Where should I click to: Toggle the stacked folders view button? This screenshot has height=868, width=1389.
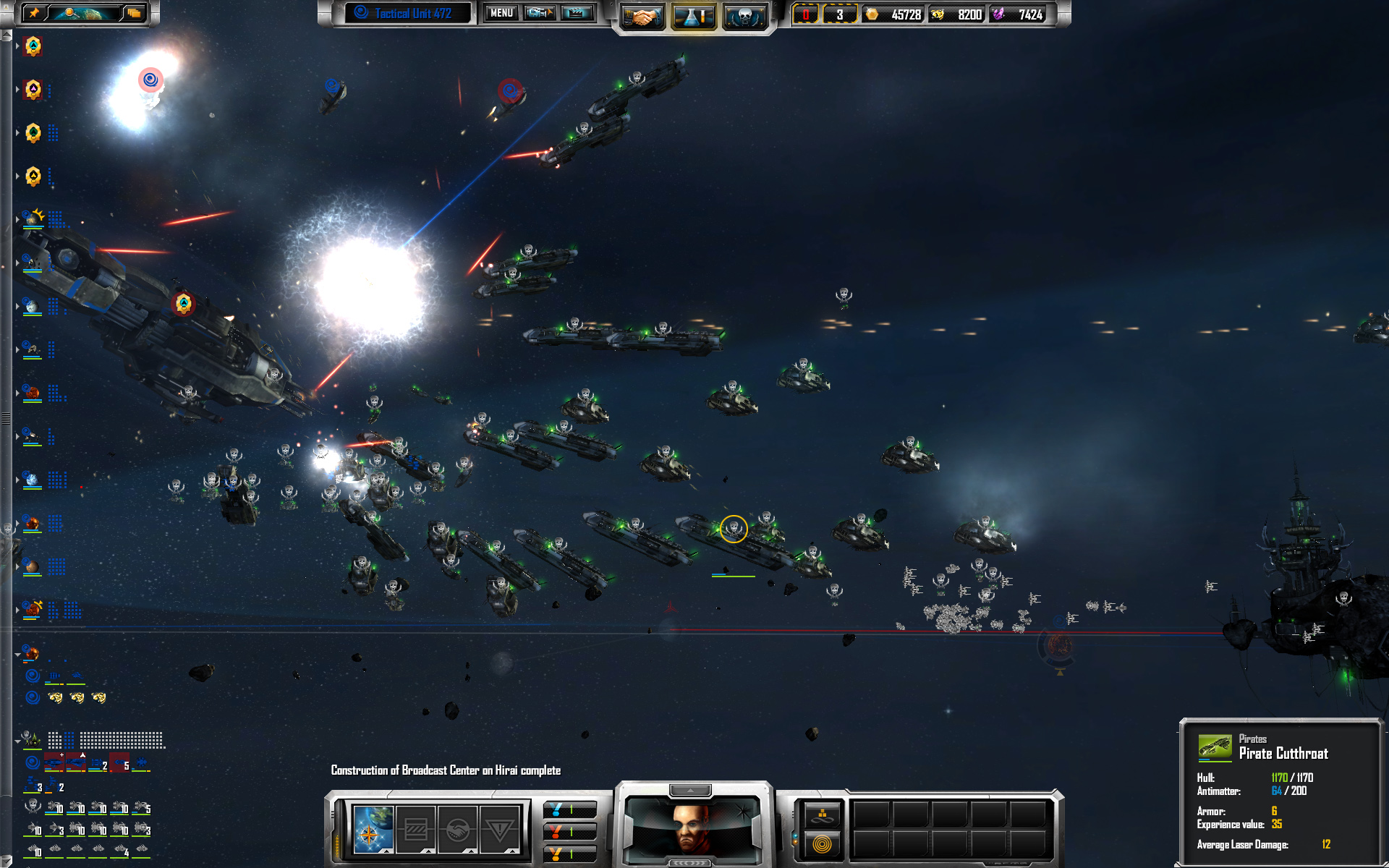pyautogui.click(x=134, y=13)
